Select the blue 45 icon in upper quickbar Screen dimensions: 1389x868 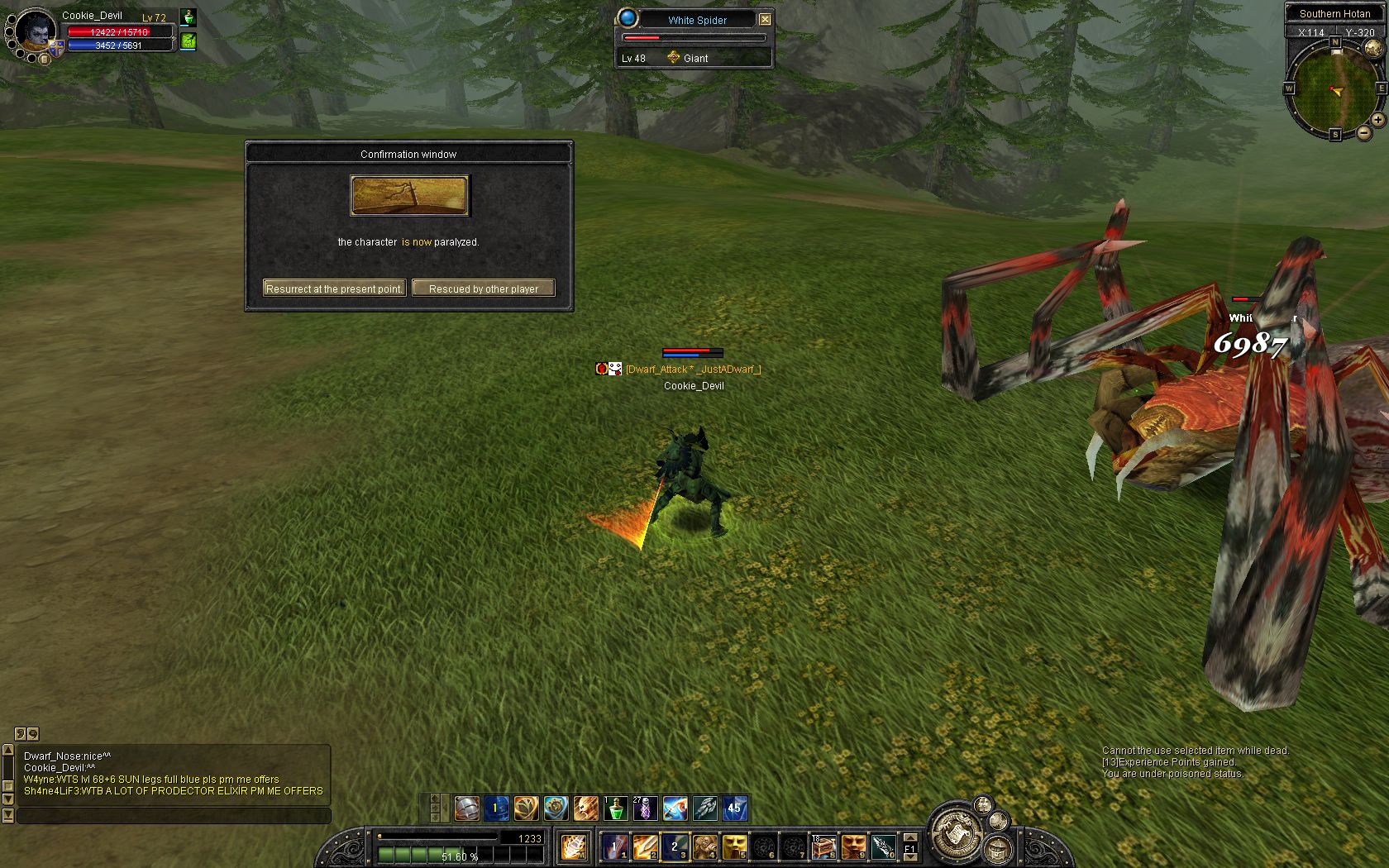click(x=734, y=808)
